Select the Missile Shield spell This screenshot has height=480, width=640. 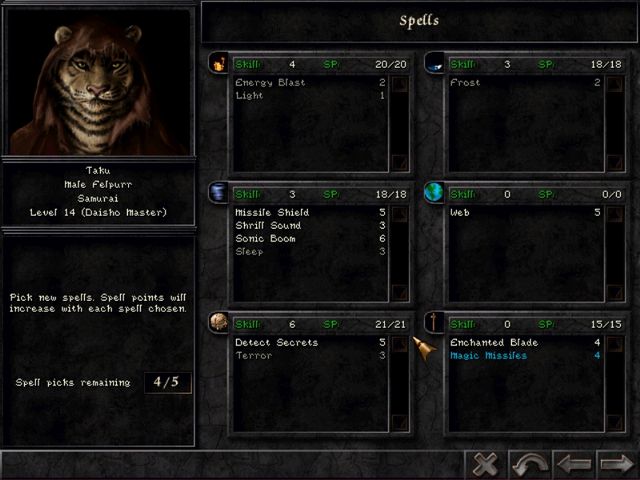point(272,213)
